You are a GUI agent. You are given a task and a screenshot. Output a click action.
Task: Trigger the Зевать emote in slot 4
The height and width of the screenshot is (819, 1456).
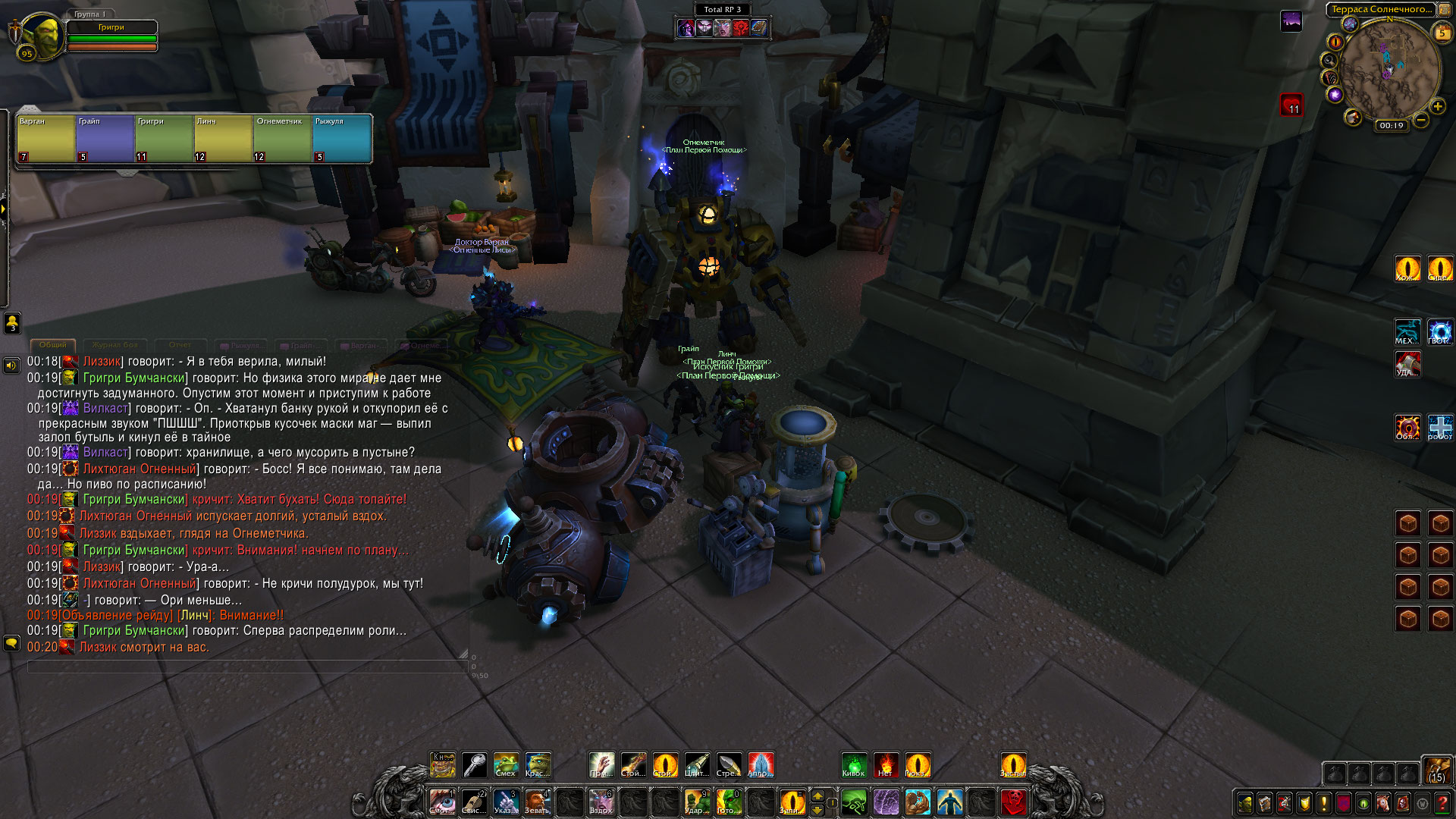click(538, 802)
